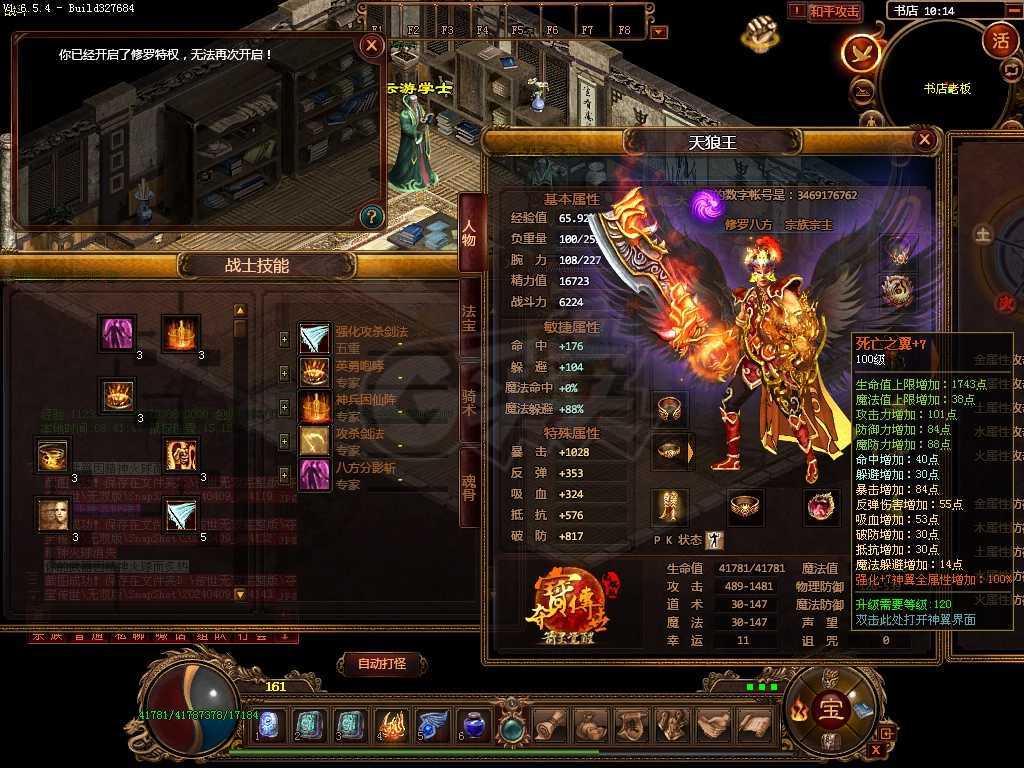Show the 人物 character tab
The image size is (1024, 768).
click(x=469, y=233)
